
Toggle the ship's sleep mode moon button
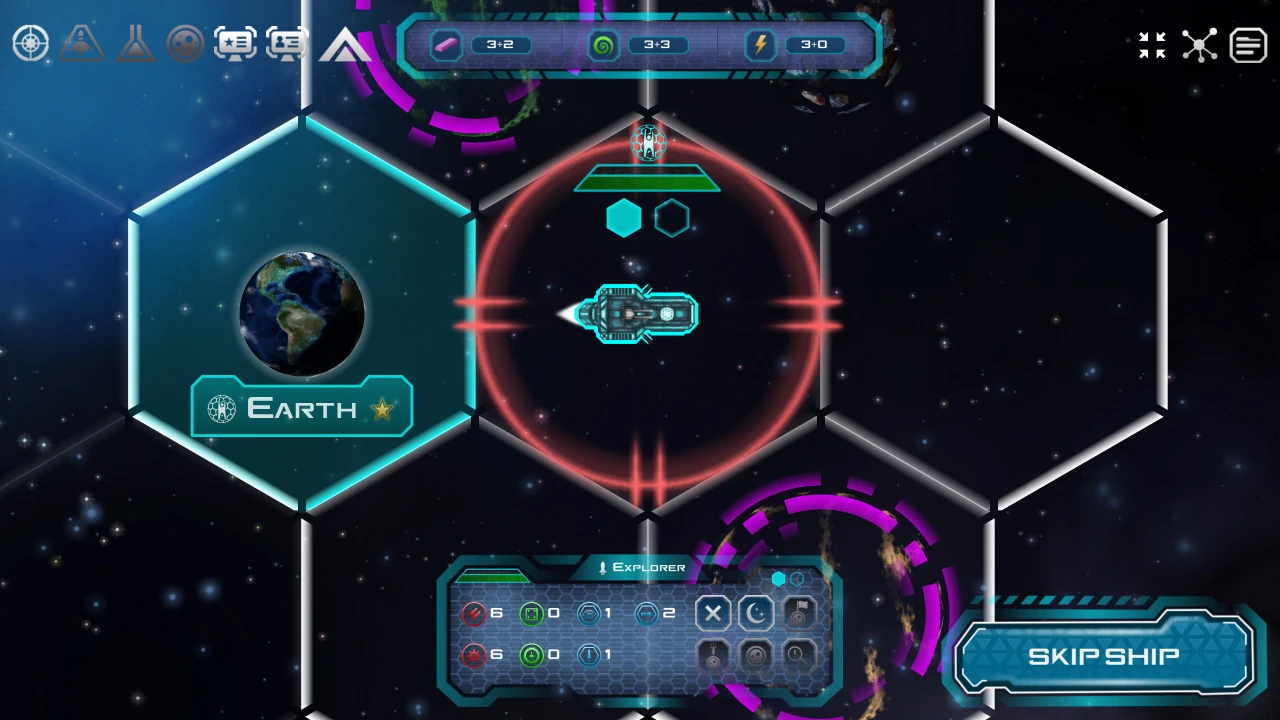(755, 613)
